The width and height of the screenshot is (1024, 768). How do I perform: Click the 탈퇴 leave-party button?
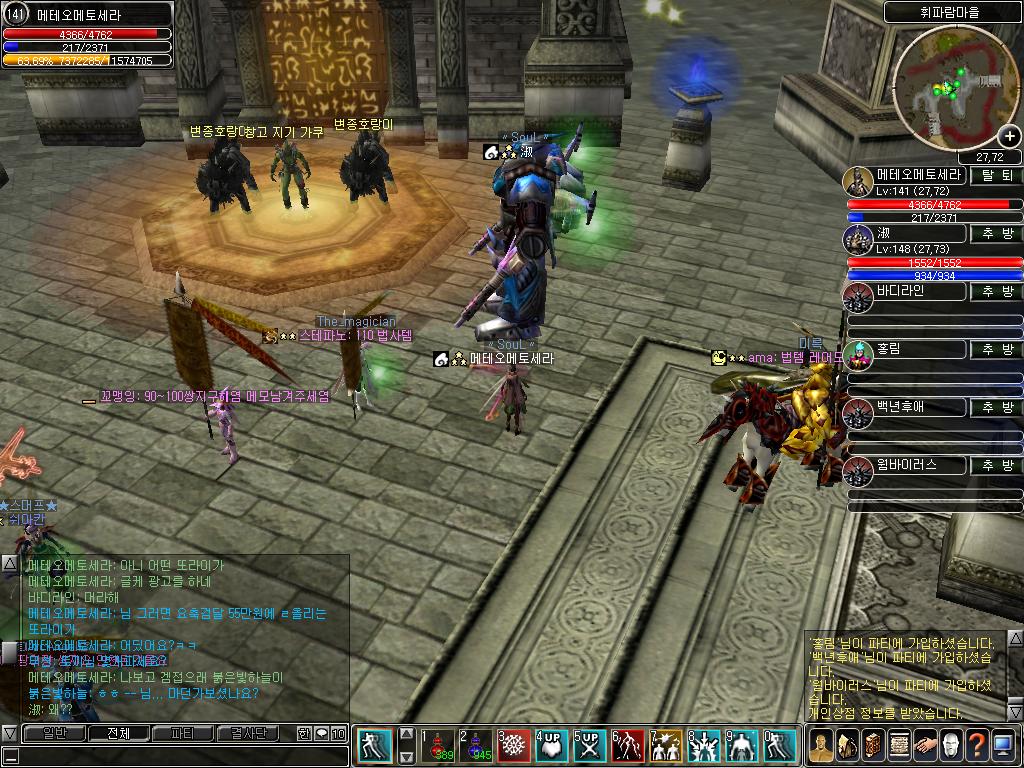997,176
